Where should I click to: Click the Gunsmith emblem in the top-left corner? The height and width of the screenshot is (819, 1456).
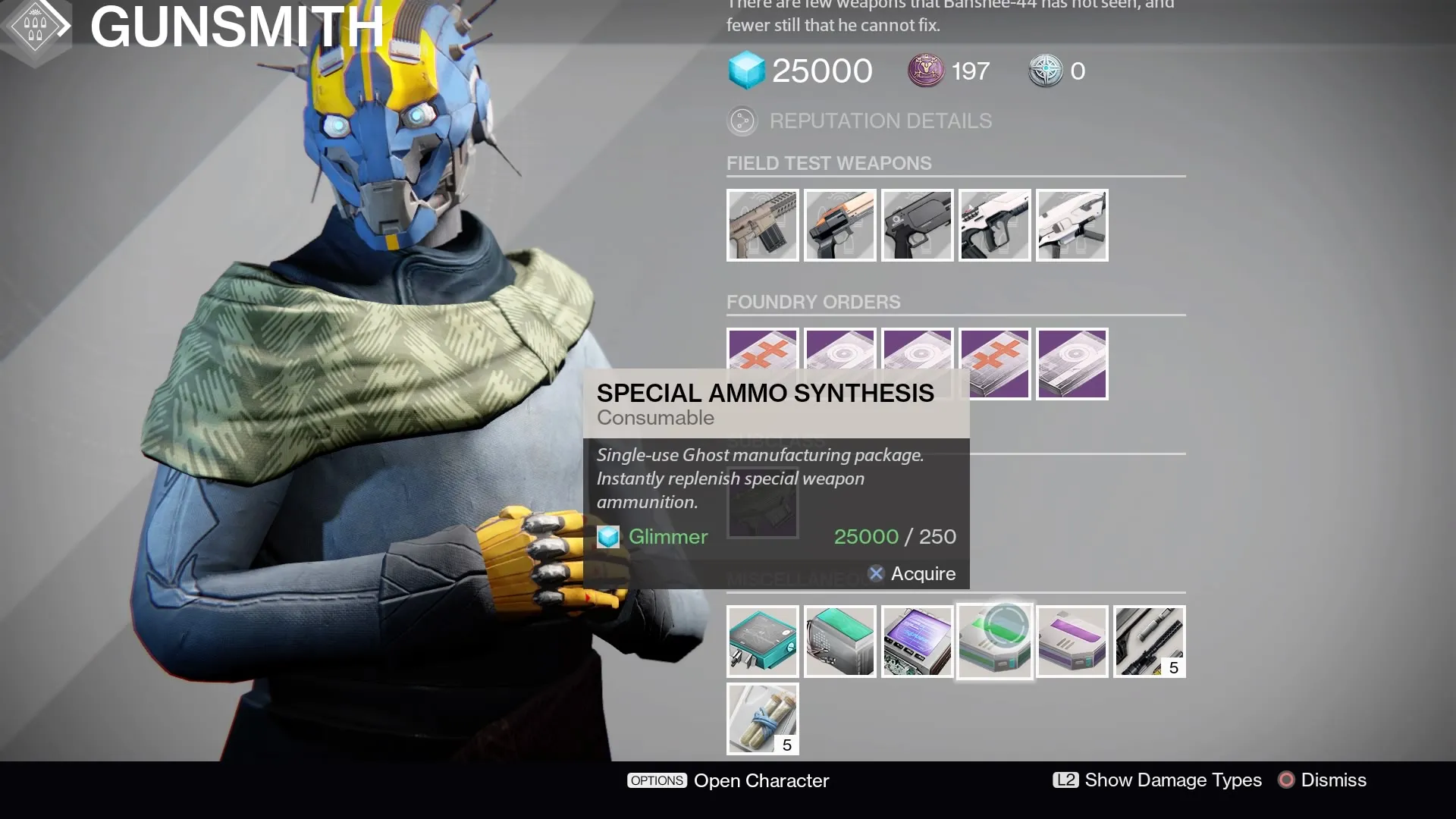(34, 25)
